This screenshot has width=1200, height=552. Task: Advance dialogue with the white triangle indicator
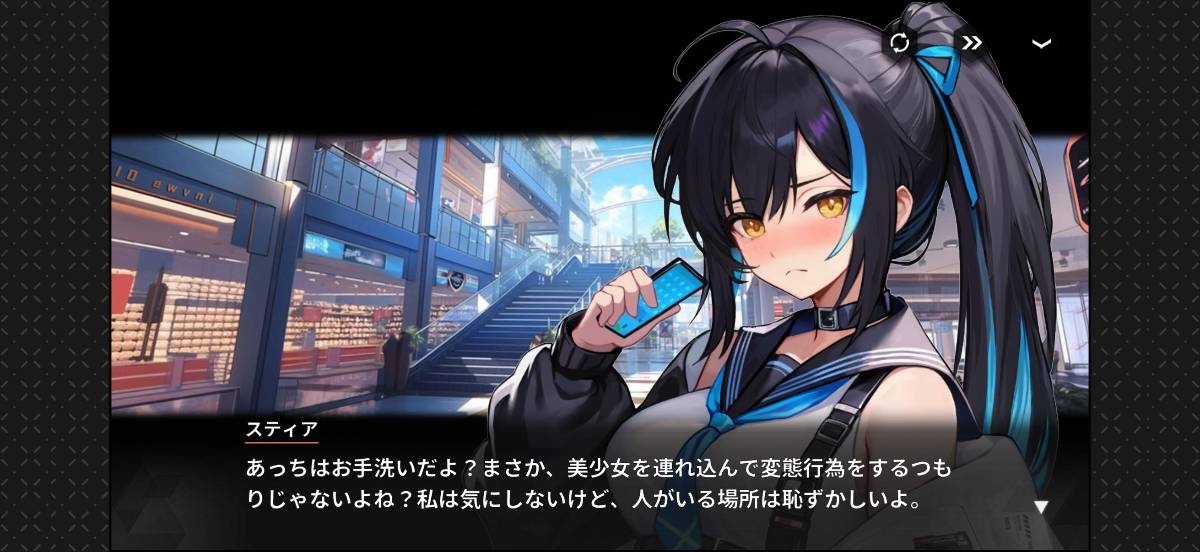pyautogui.click(x=1040, y=507)
